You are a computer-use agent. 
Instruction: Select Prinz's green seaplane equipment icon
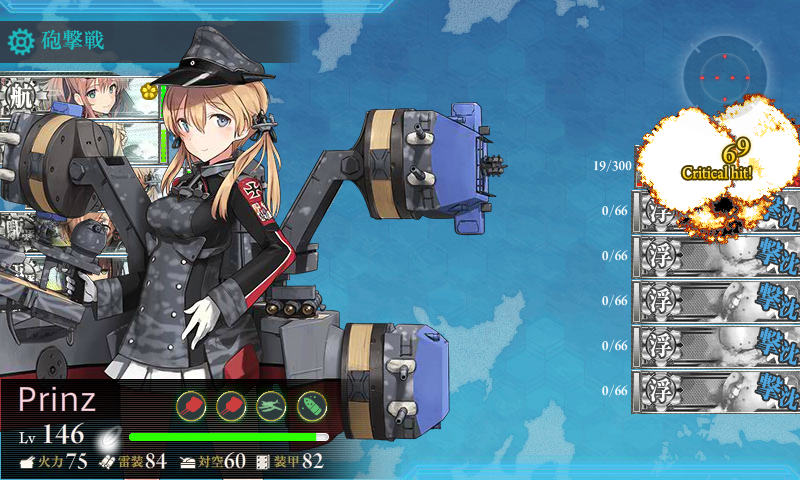[x=272, y=405]
